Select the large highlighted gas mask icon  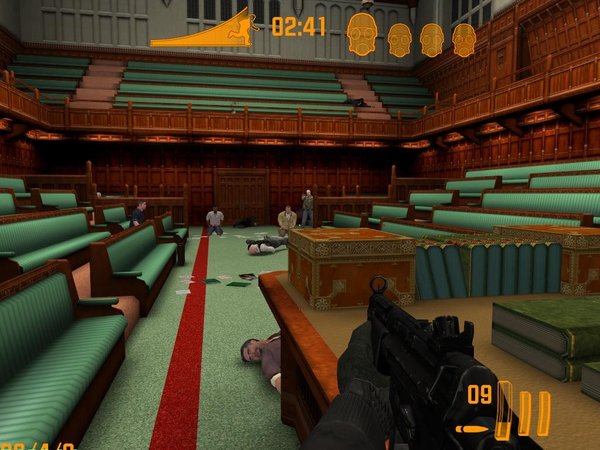[x=362, y=35]
